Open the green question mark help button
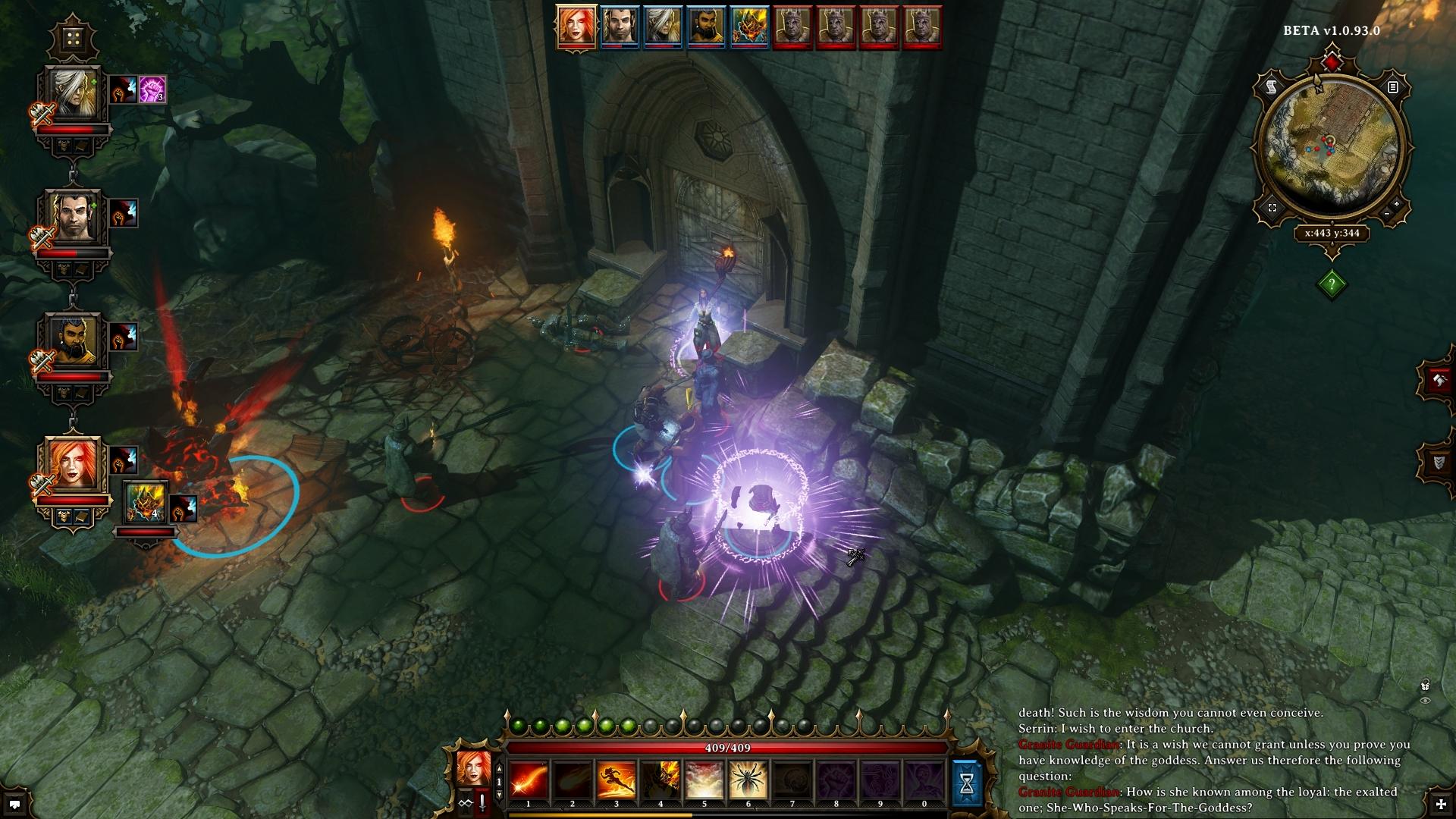Screen dimensions: 1456x819 pyautogui.click(x=1332, y=284)
